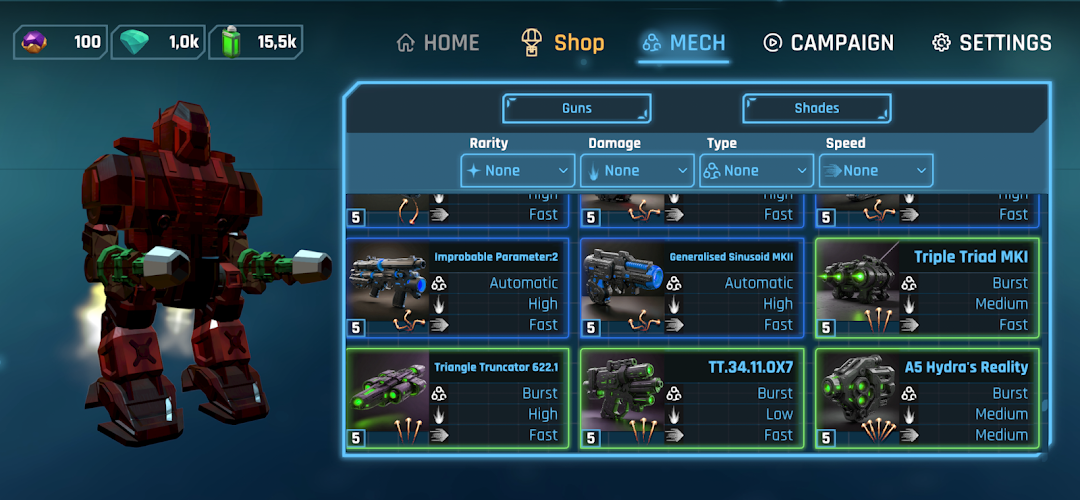Open the CAMPAIGN menu

click(829, 43)
